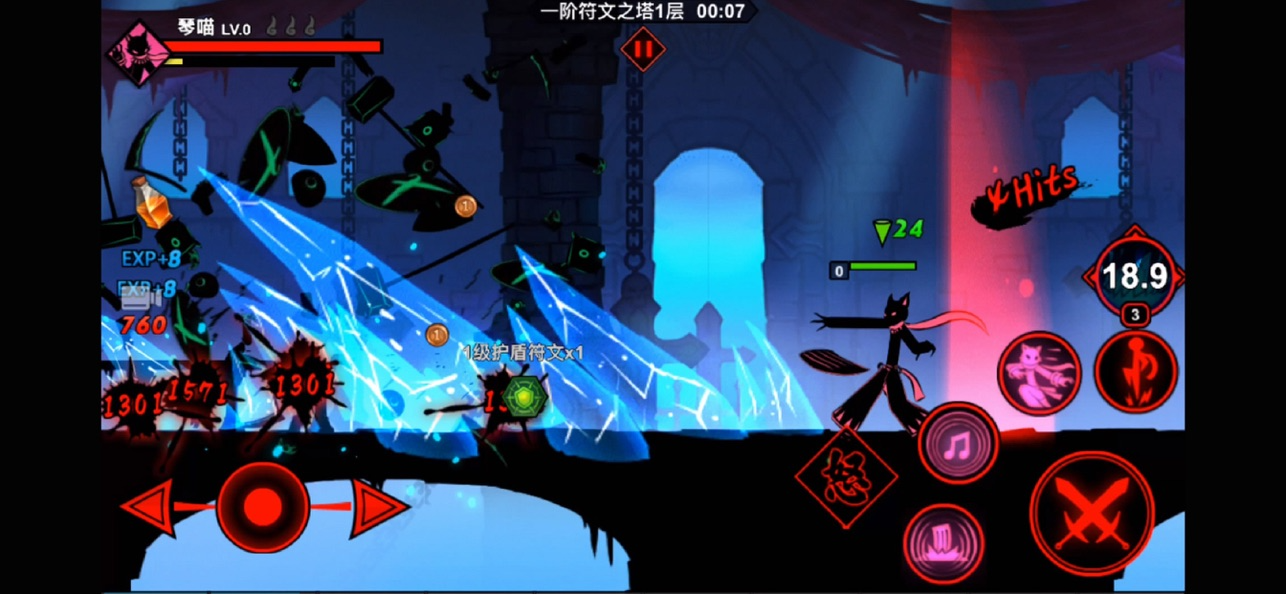
Task: Activate the music note skill
Action: (957, 442)
